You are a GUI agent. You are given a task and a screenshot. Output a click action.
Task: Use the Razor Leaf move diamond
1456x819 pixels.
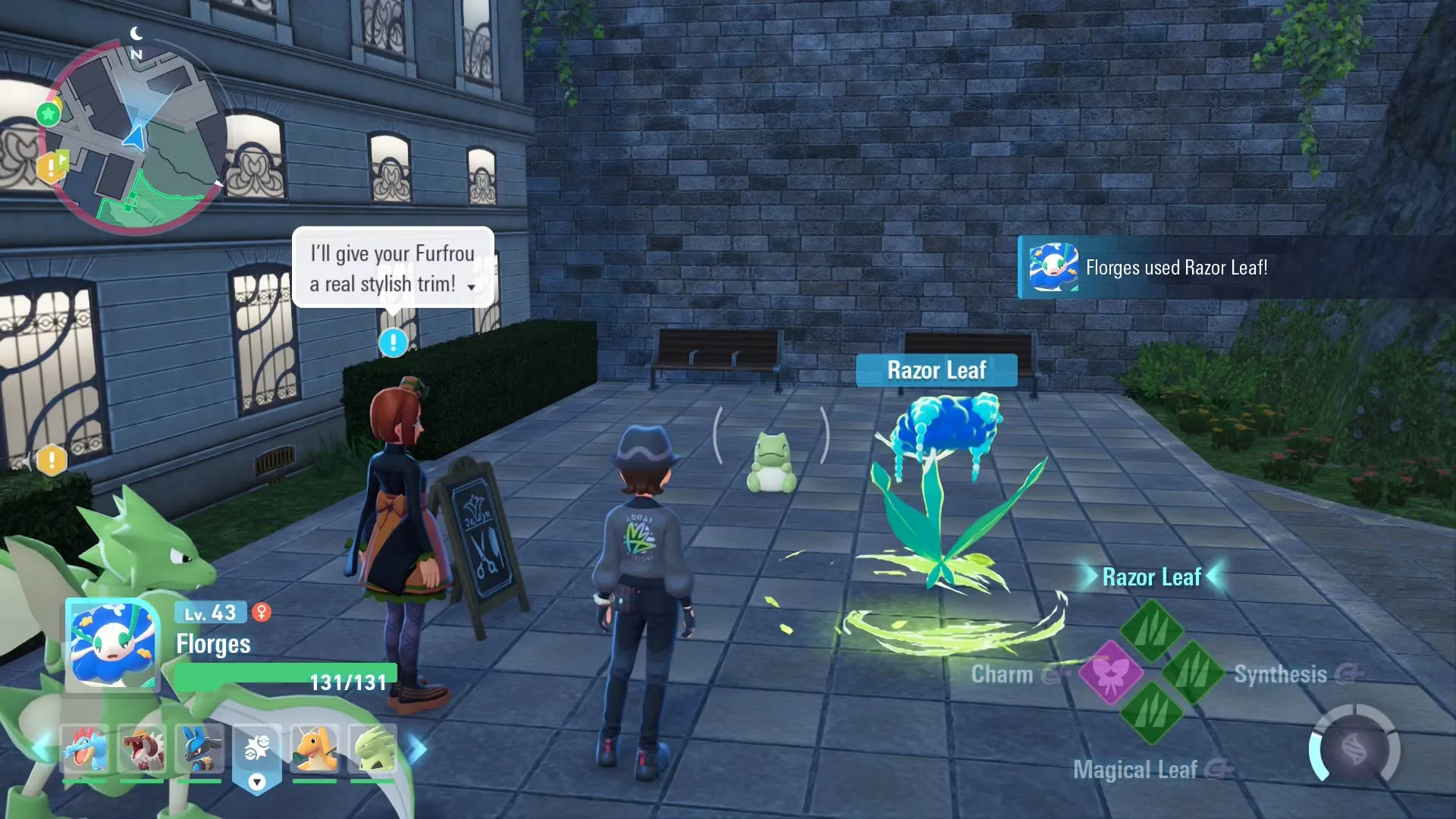pyautogui.click(x=1151, y=629)
